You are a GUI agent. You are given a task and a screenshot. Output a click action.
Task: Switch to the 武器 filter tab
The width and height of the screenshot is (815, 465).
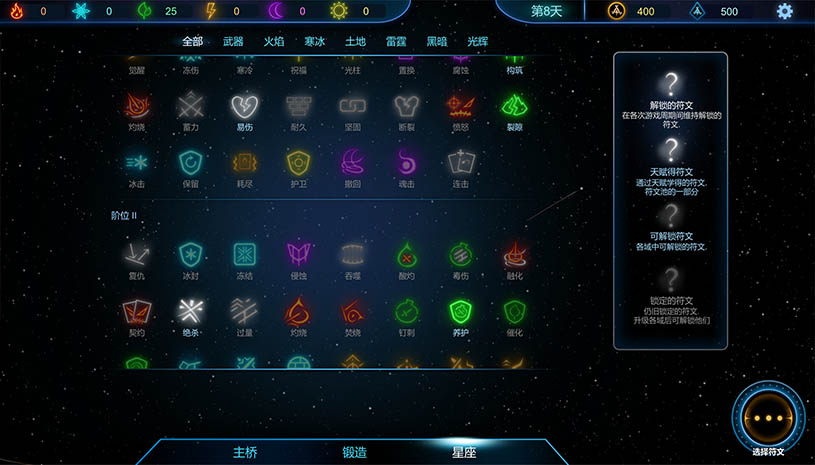click(x=233, y=41)
